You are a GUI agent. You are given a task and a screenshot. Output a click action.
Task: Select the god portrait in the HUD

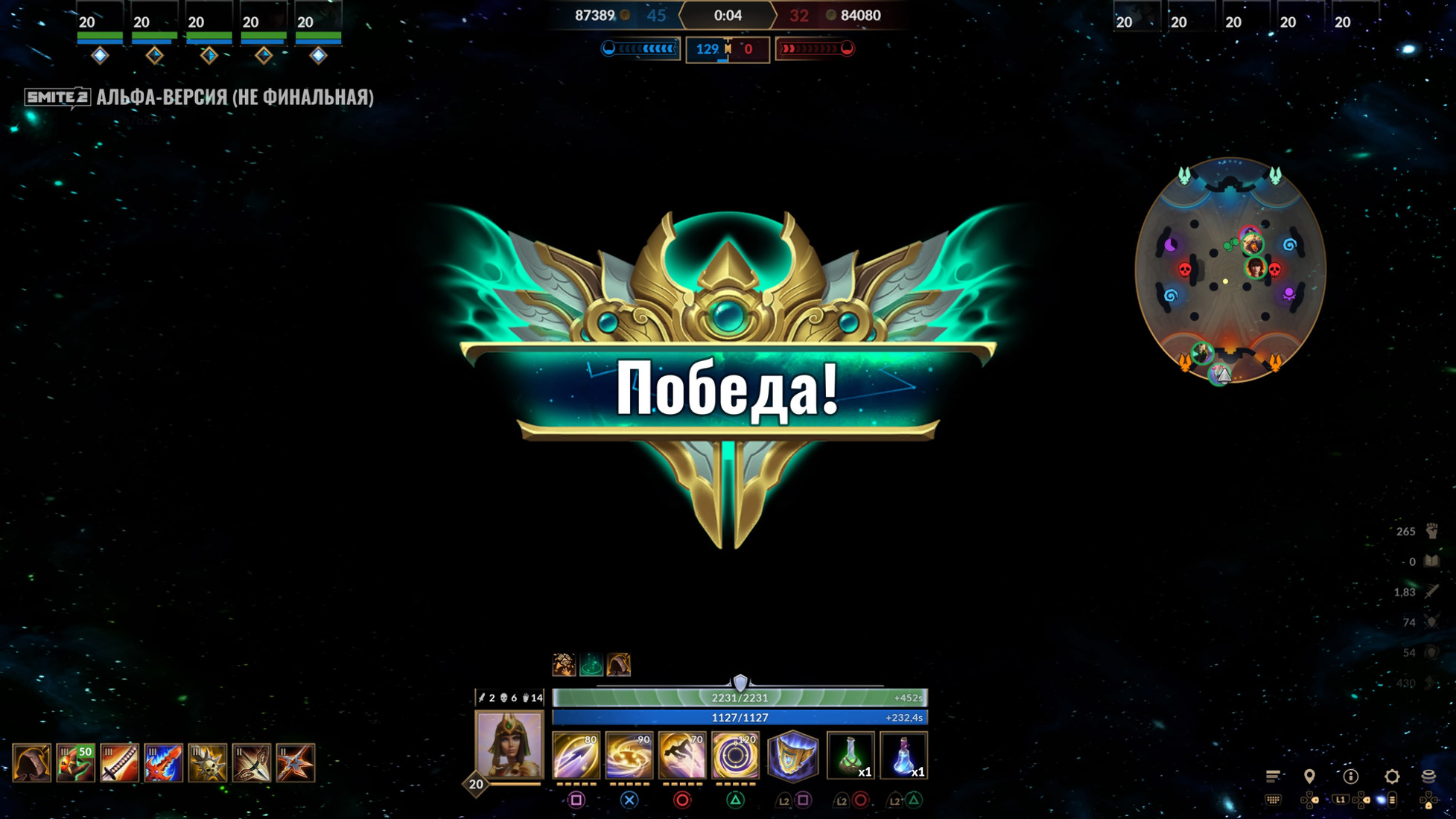509,745
